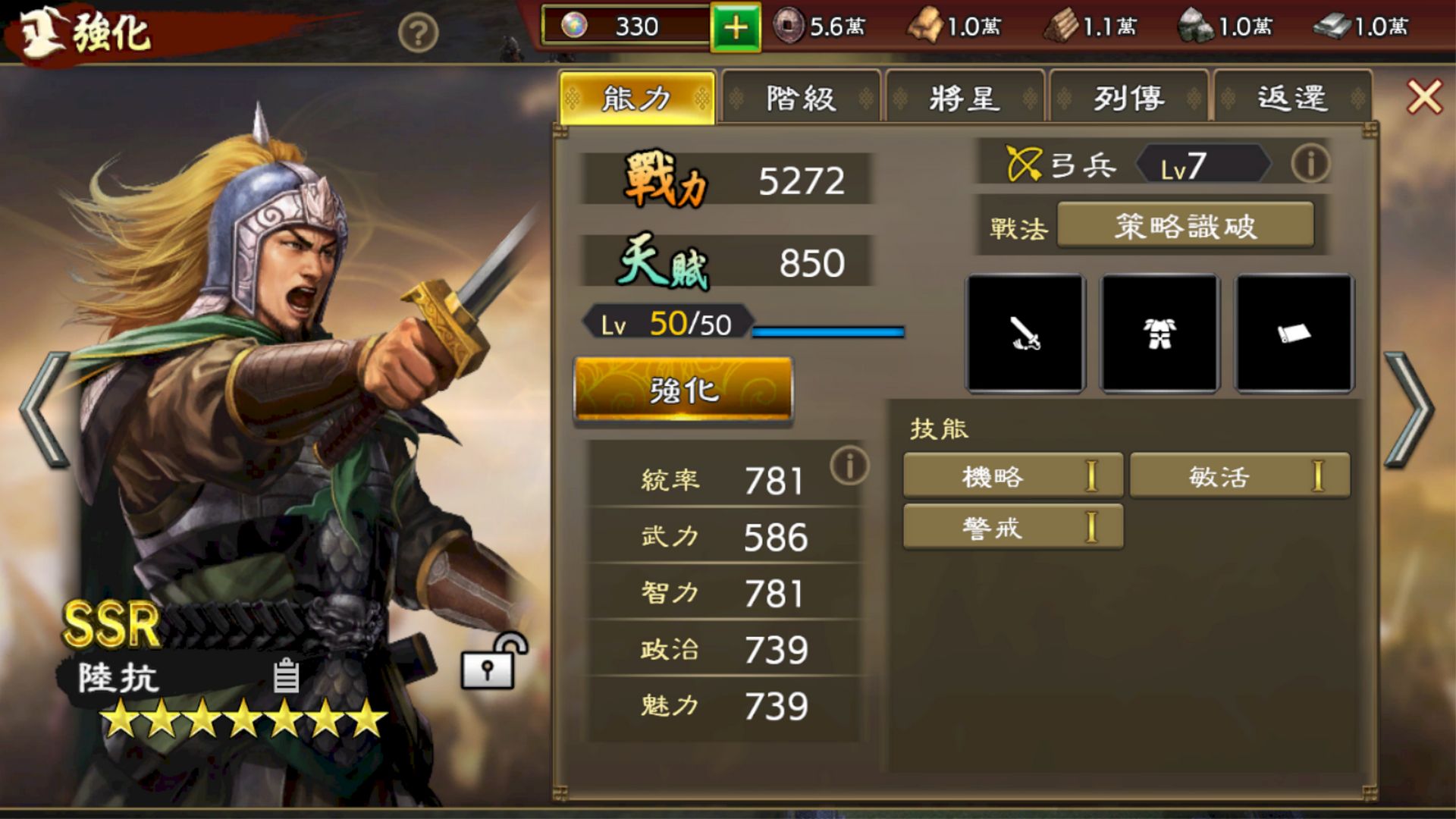Open the 機略 skill
This screenshot has width=1456, height=819.
click(1012, 476)
